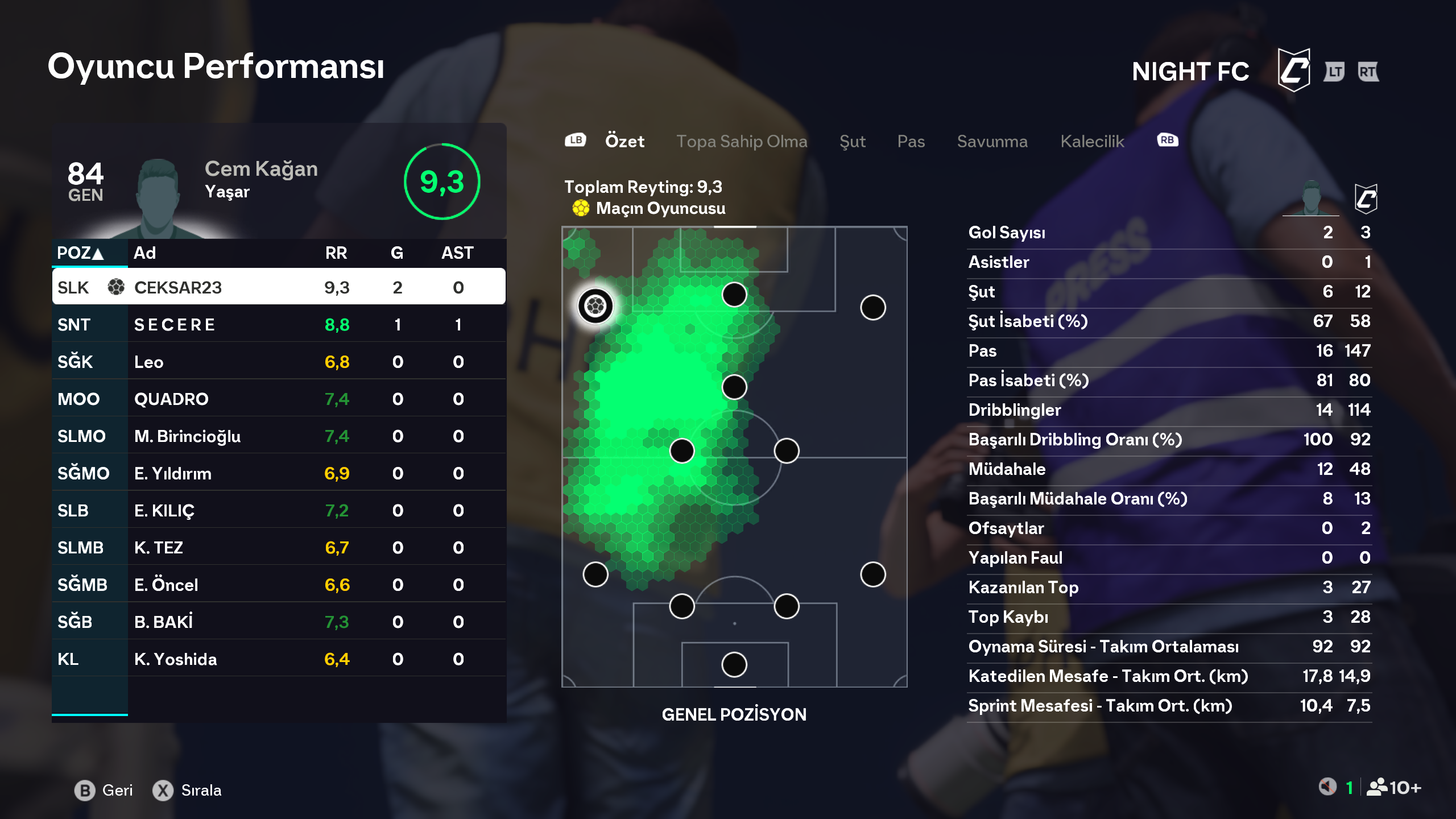Click the RR column header

click(336, 253)
